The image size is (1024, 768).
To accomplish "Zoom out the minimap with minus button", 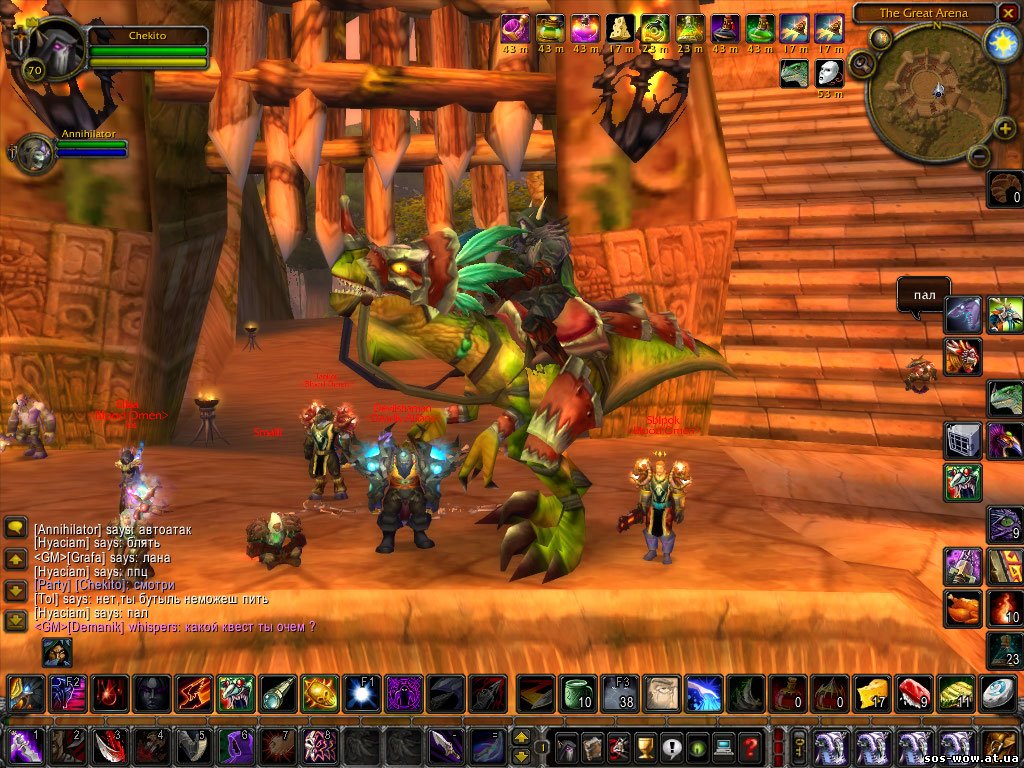I will [x=978, y=156].
